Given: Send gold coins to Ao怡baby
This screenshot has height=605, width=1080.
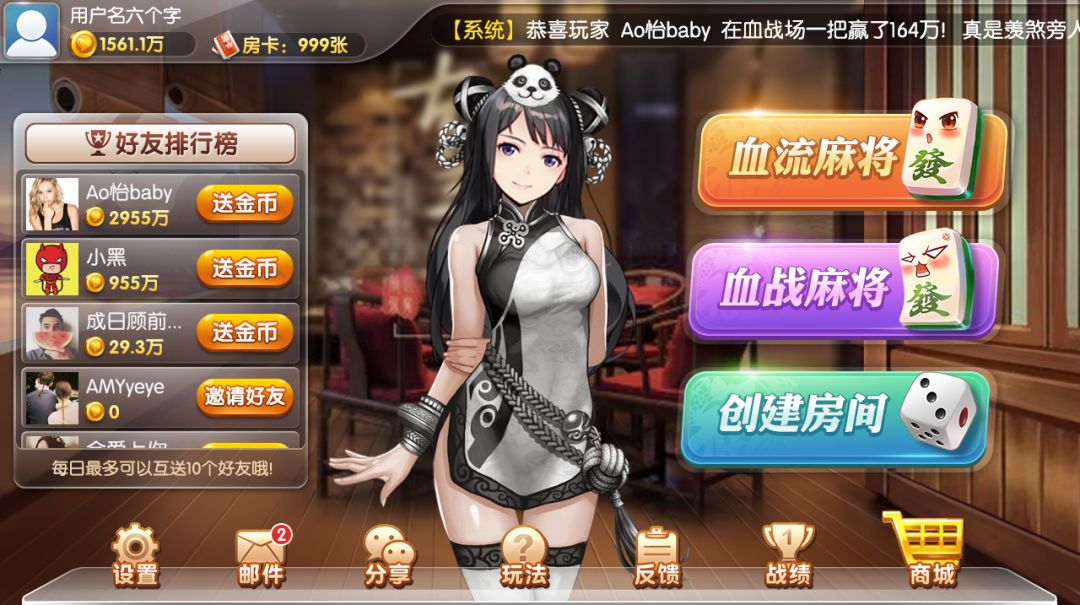Looking at the screenshot, I should pos(244,204).
